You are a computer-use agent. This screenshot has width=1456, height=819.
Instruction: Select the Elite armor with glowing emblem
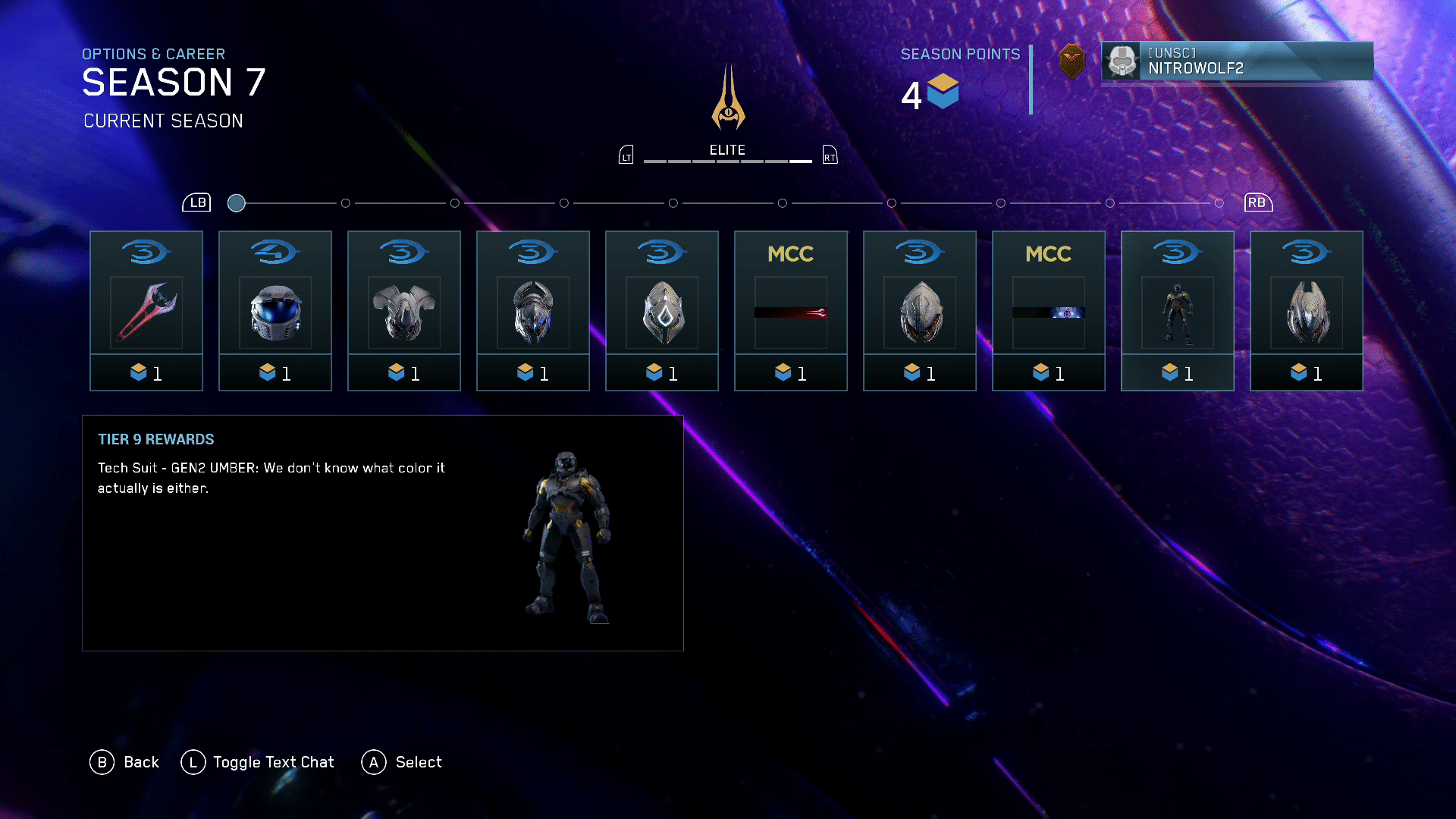pos(662,310)
